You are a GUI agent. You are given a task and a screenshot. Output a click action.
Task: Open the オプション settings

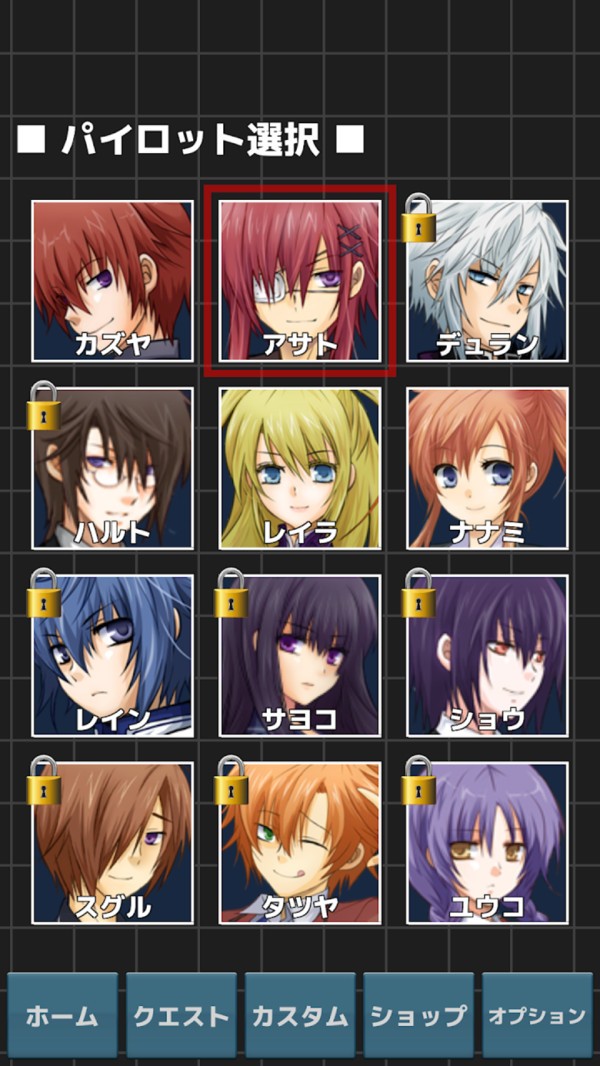[x=537, y=1015]
